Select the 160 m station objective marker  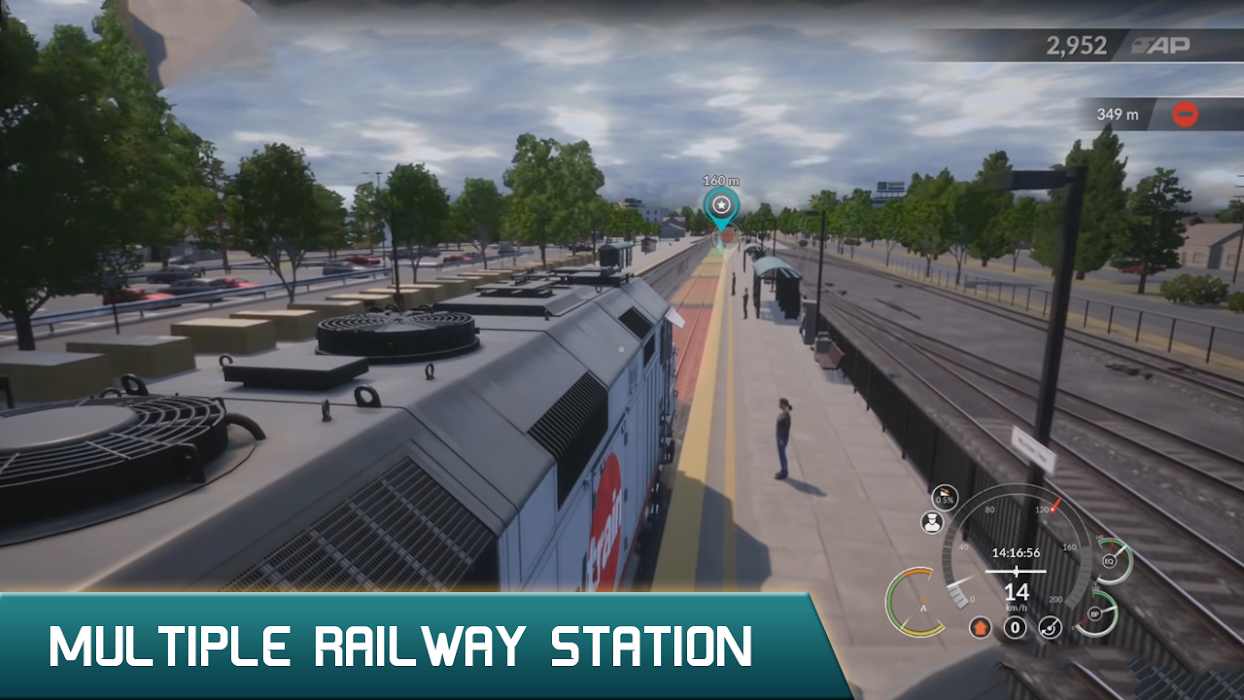pos(720,206)
